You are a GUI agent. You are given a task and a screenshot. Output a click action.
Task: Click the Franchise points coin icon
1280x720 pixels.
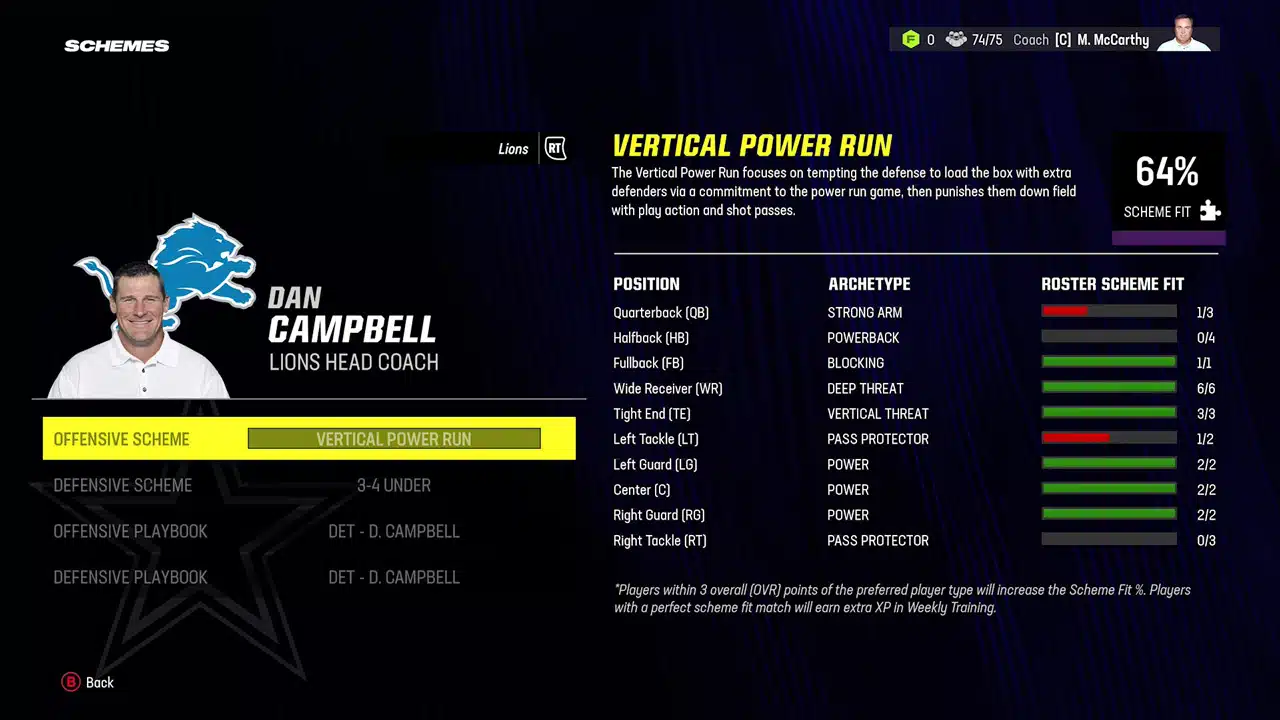910,39
